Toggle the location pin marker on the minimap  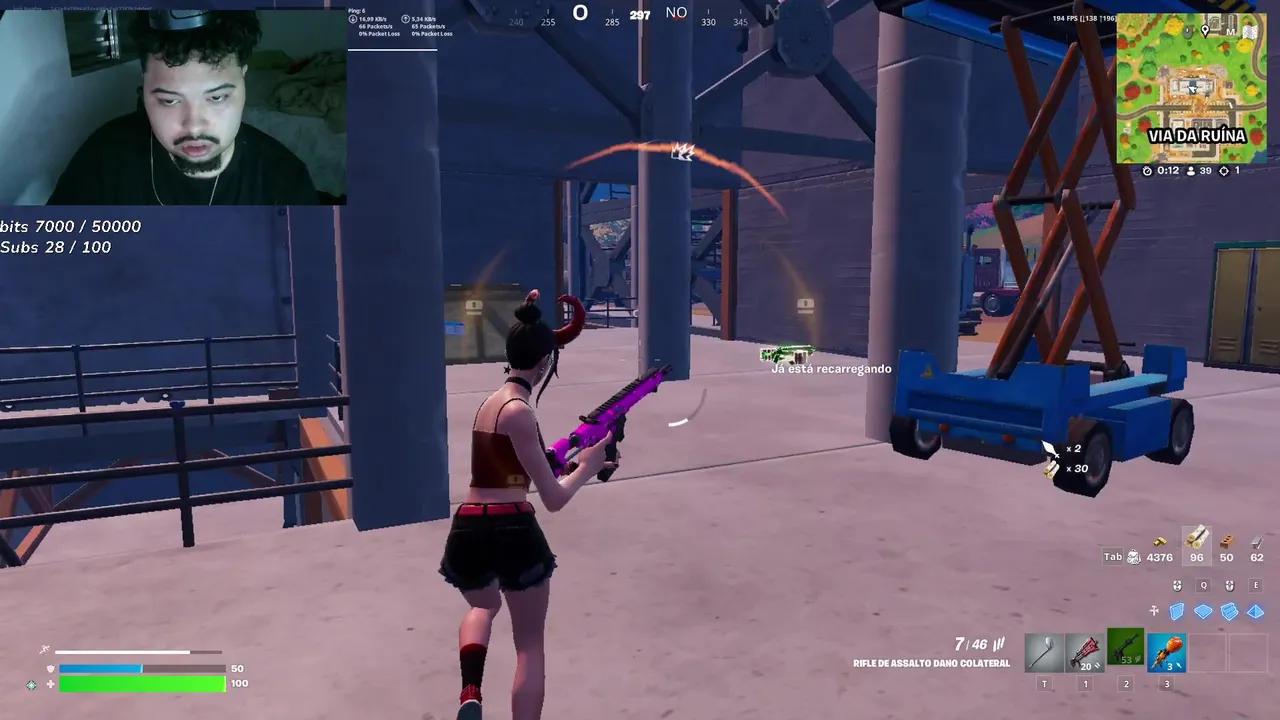point(1205,31)
